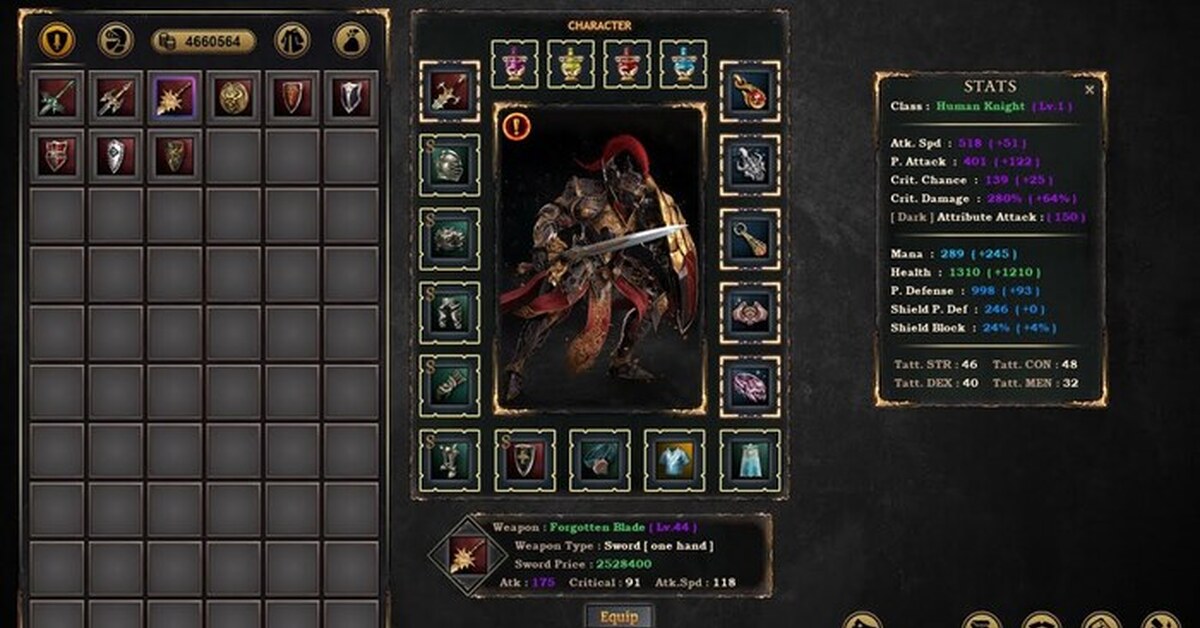Select the equipped chest armor slot
1200x628 pixels.
[x=450, y=239]
